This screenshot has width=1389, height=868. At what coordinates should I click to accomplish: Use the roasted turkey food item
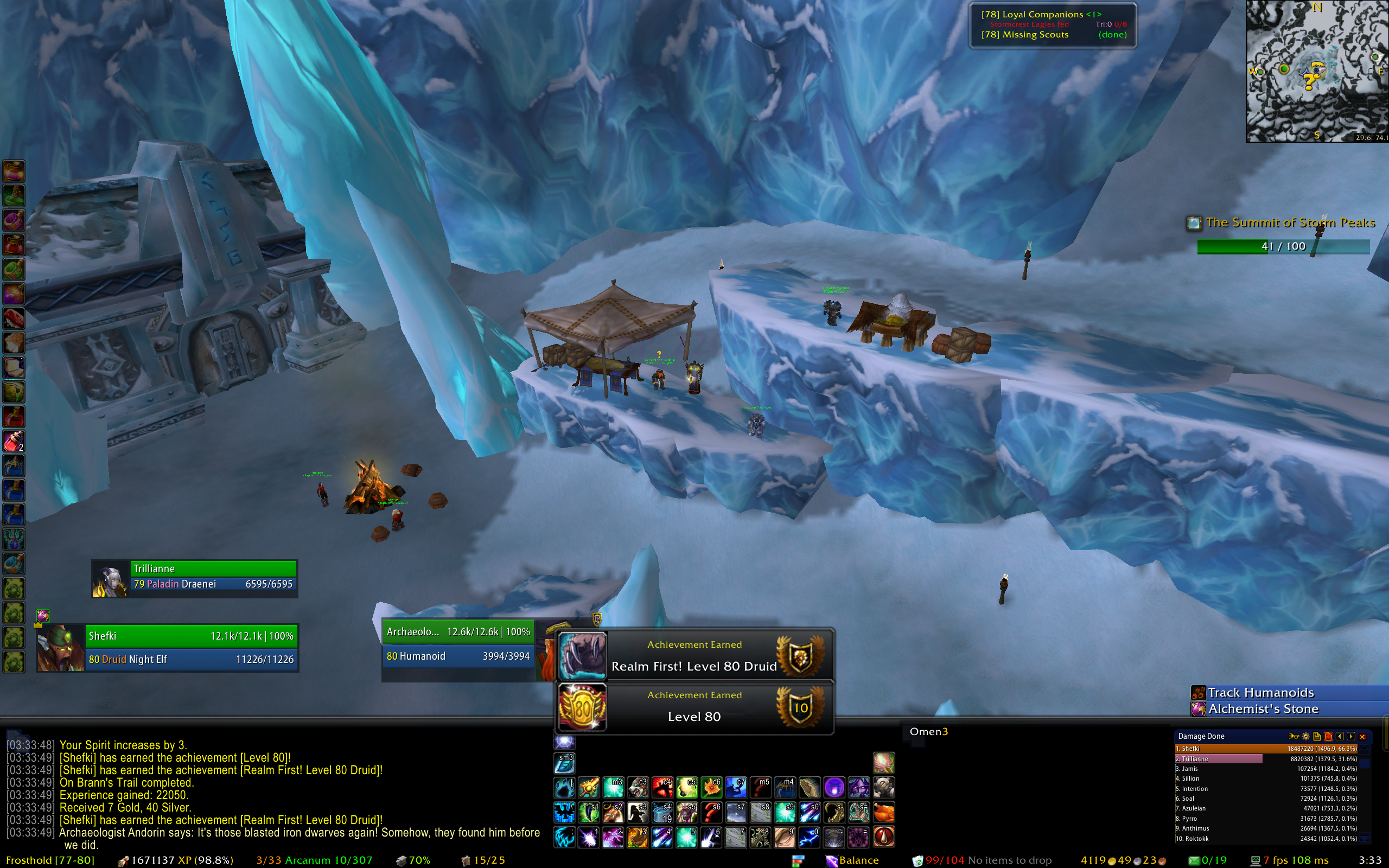[x=884, y=812]
